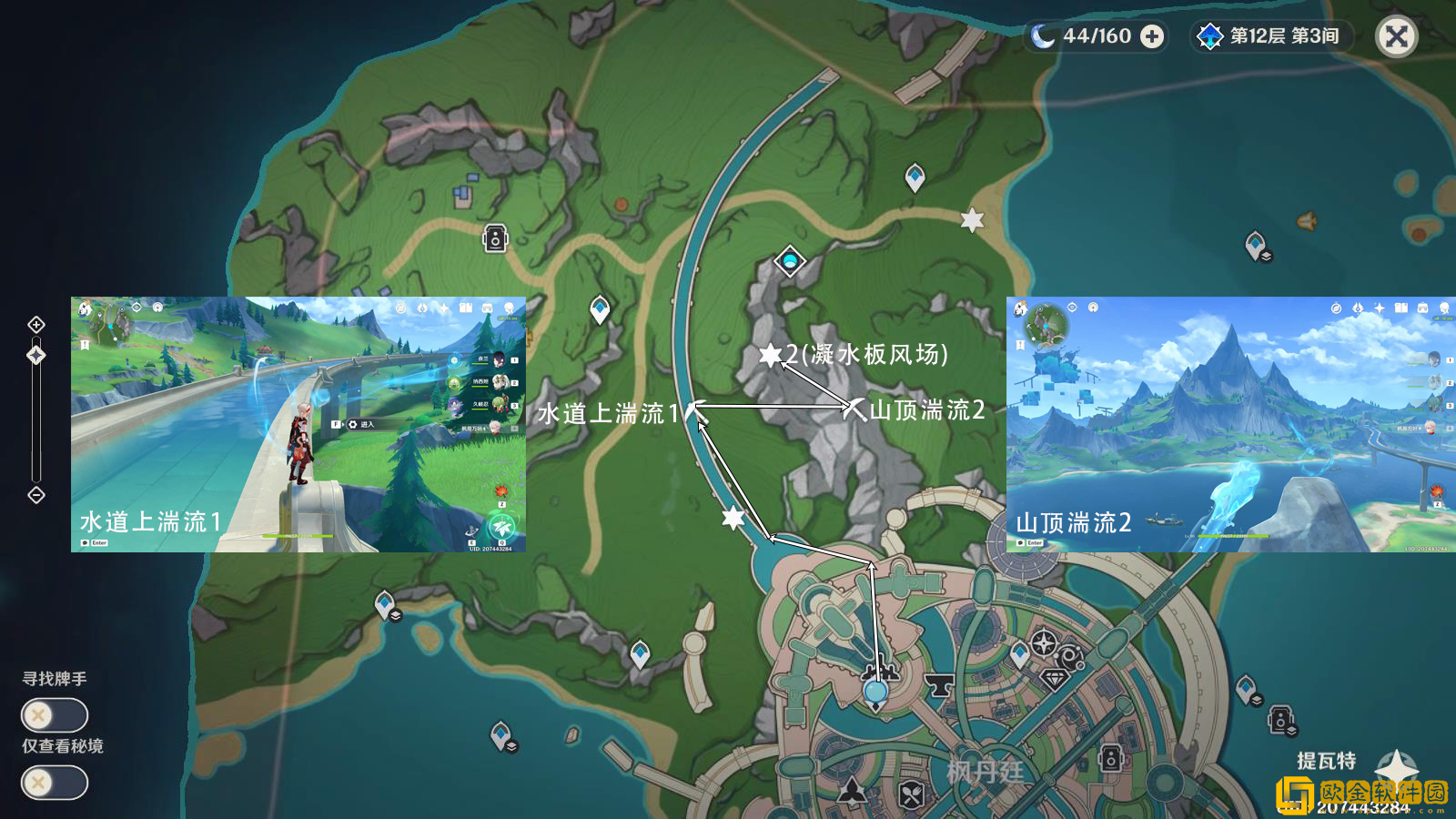Click the map zoom slider handle
This screenshot has width=1456, height=819.
coord(36,355)
